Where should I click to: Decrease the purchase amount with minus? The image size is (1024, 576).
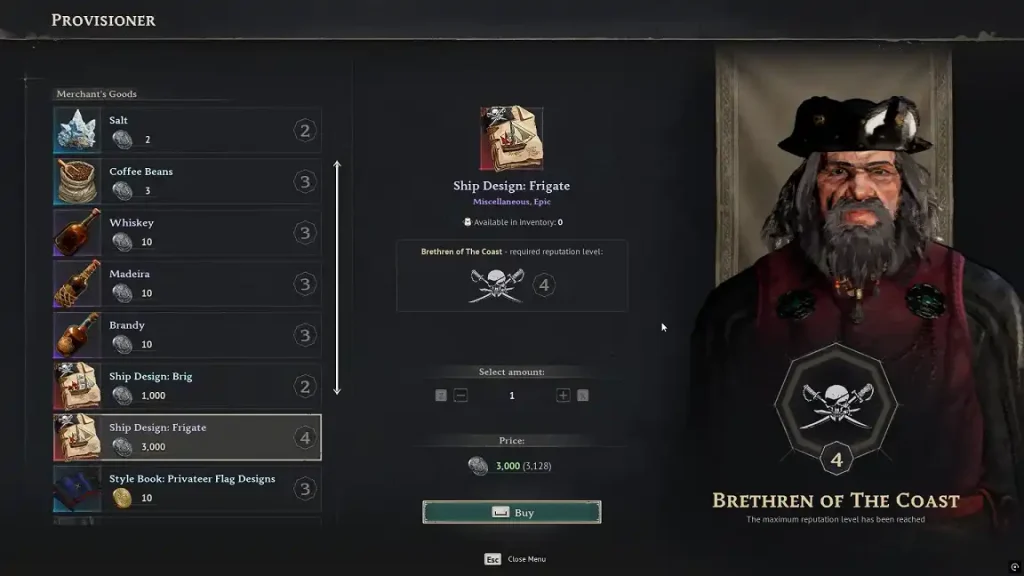point(461,395)
